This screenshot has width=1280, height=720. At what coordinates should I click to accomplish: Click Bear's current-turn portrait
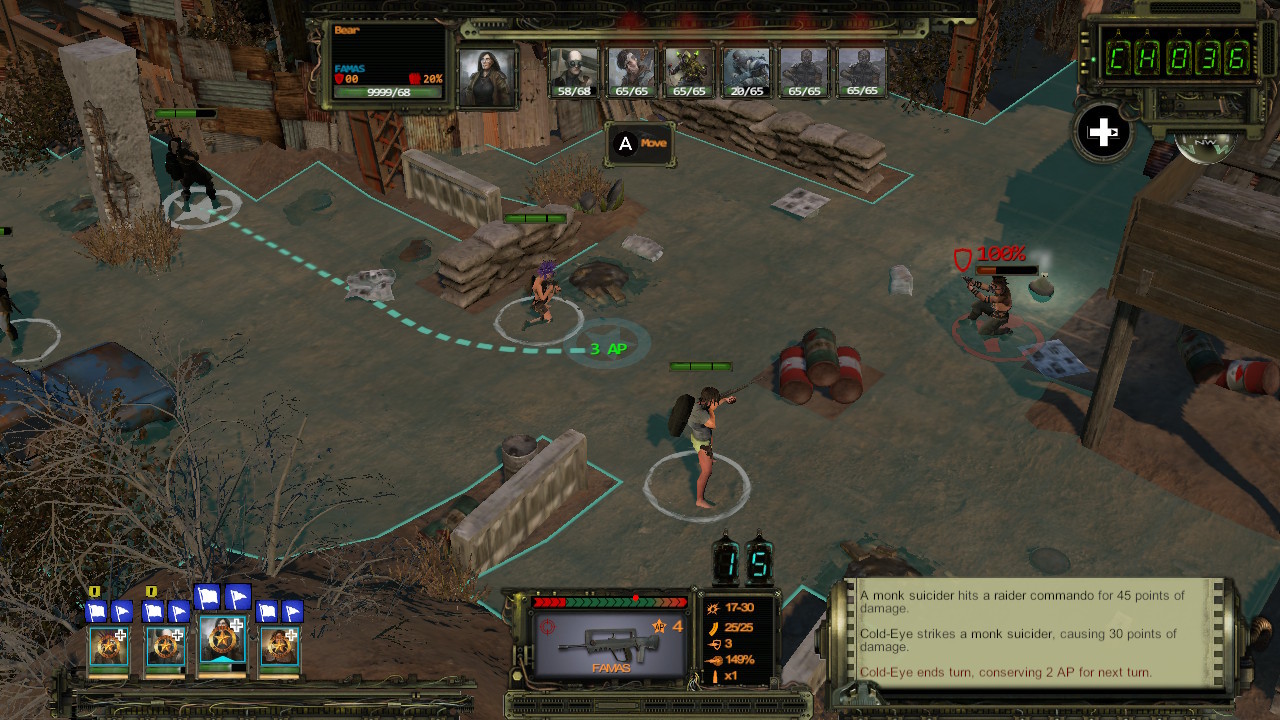coord(486,75)
